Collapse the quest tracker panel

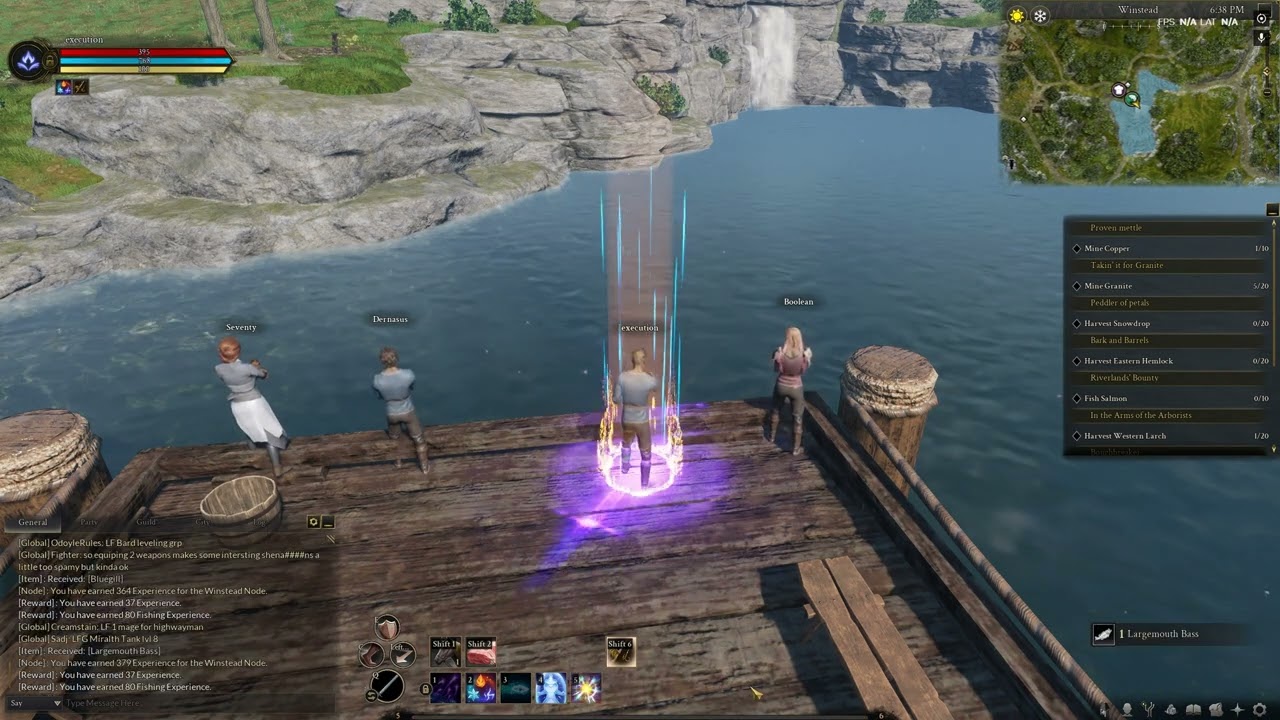pos(1271,210)
